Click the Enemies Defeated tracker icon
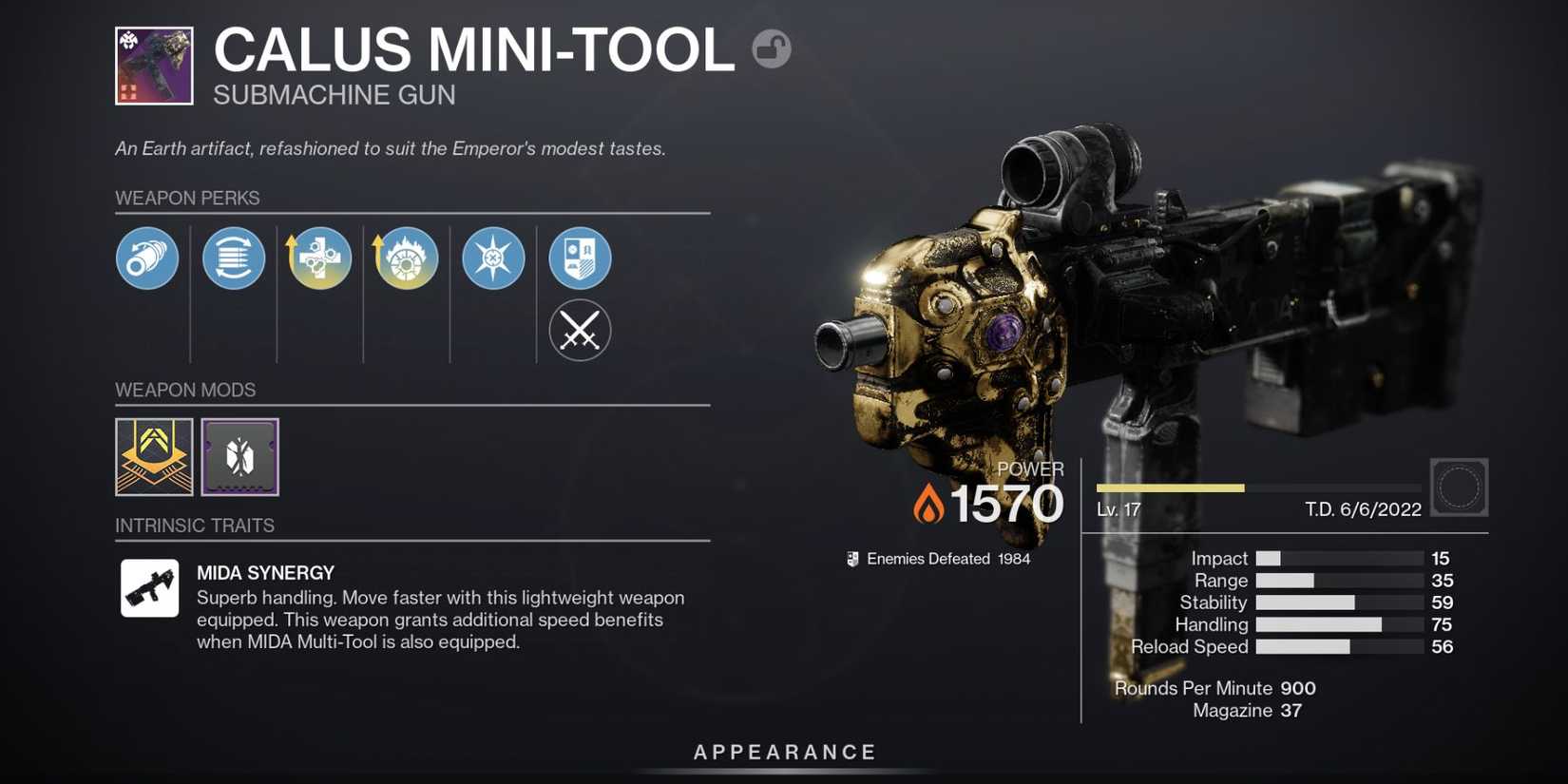The height and width of the screenshot is (784, 1568). (x=852, y=558)
